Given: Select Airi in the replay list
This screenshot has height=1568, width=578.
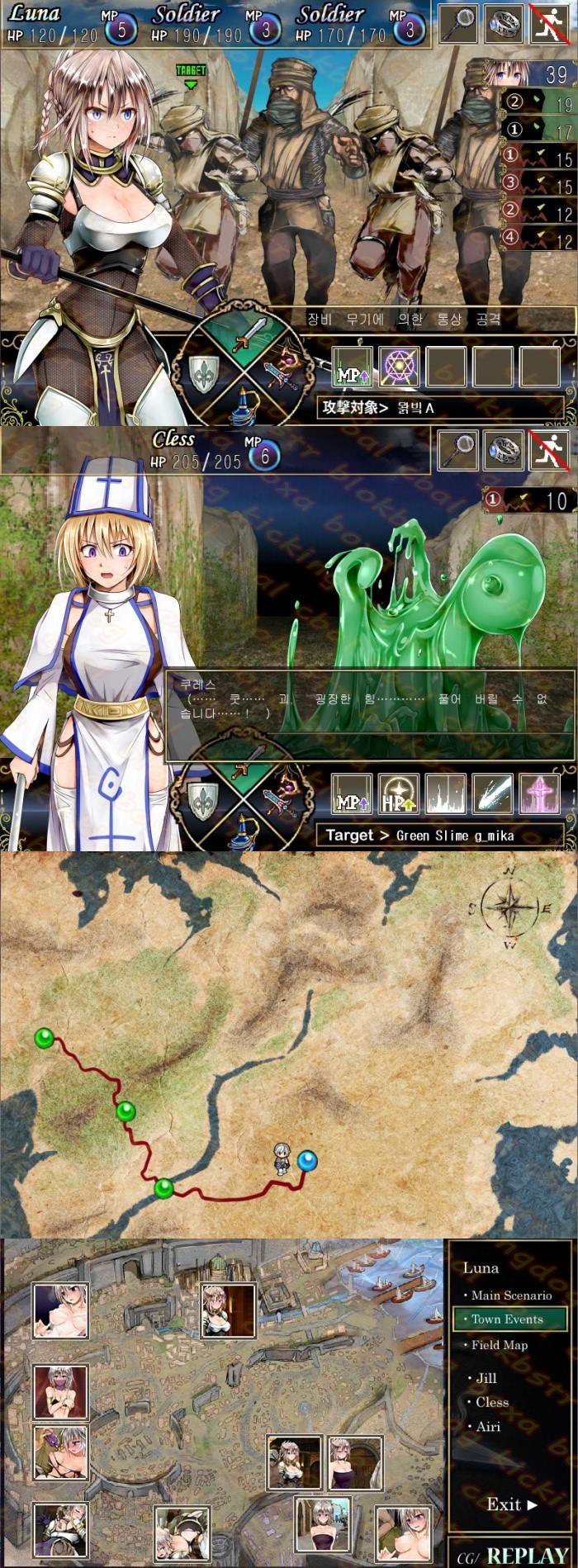Looking at the screenshot, I should (x=488, y=1426).
